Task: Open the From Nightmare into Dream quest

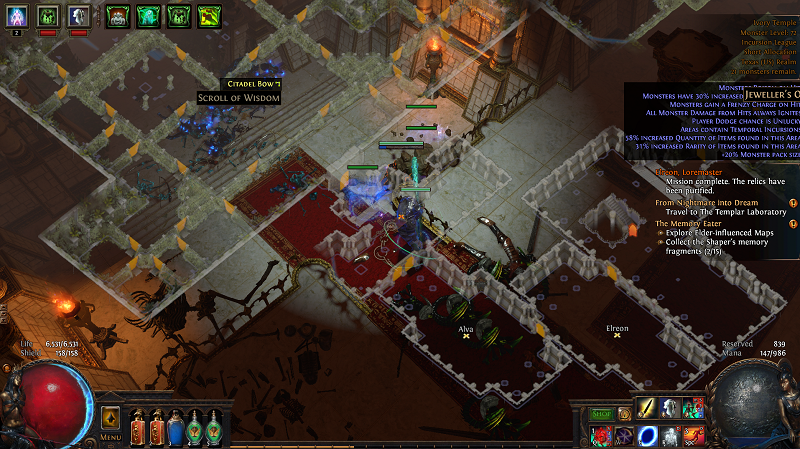Action: click(705, 203)
